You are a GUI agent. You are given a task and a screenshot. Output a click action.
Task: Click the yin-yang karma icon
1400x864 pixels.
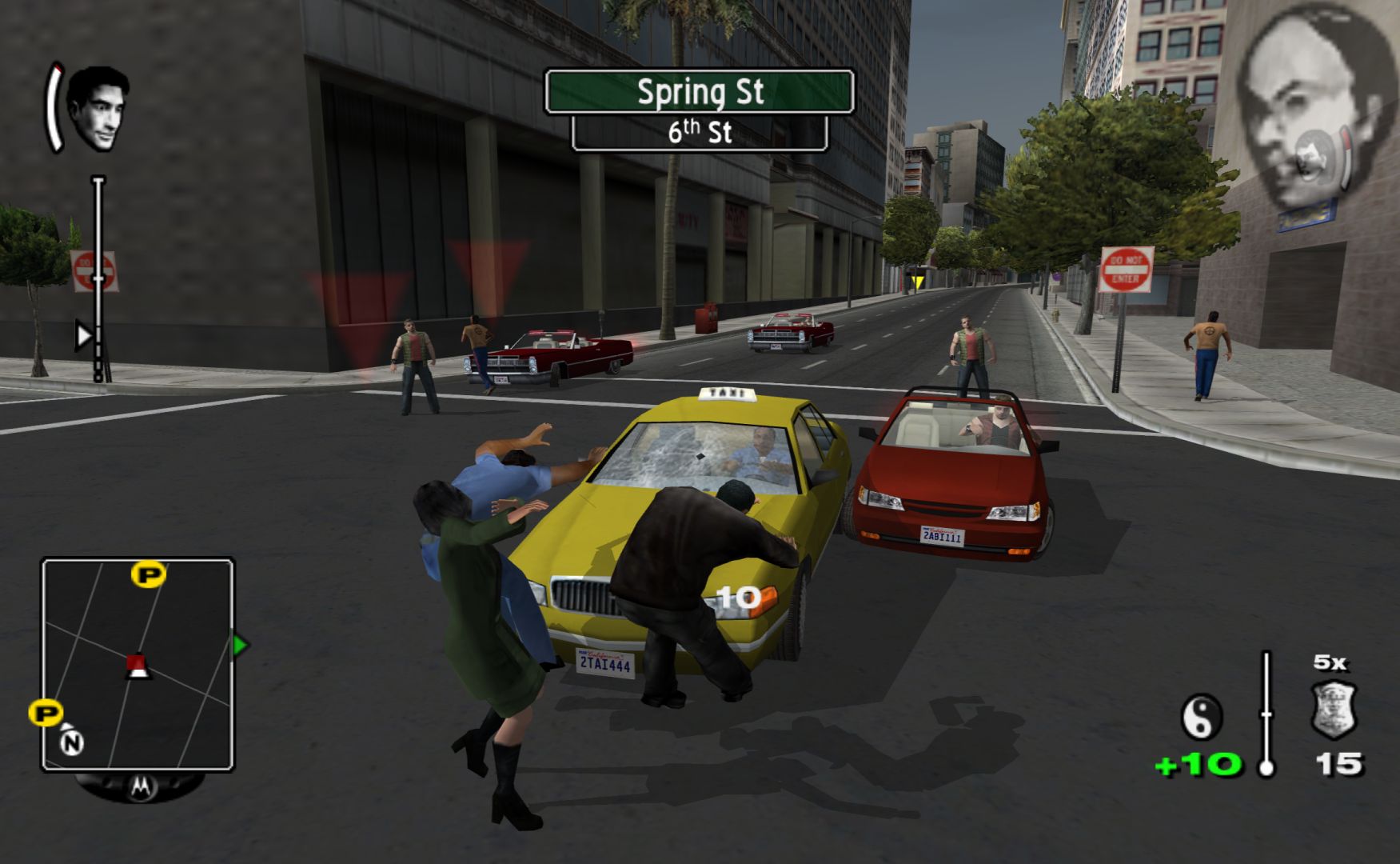pyautogui.click(x=1202, y=716)
